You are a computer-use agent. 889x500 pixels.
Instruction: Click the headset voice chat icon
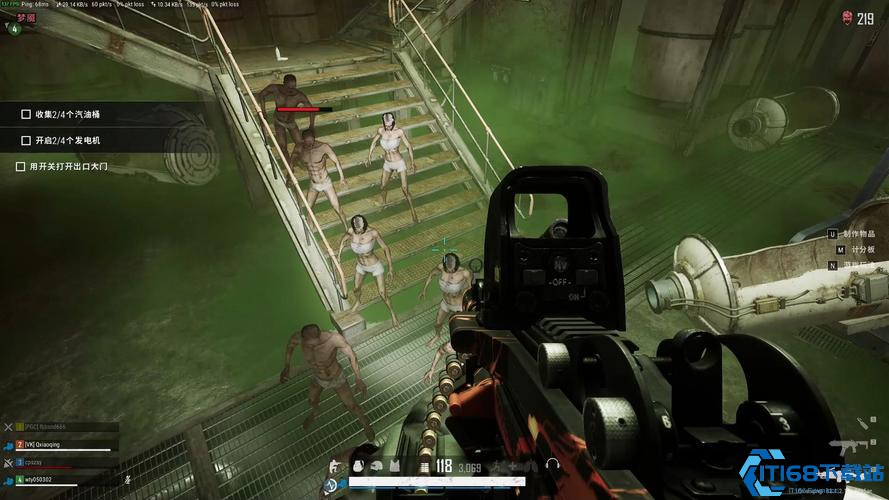click(551, 465)
